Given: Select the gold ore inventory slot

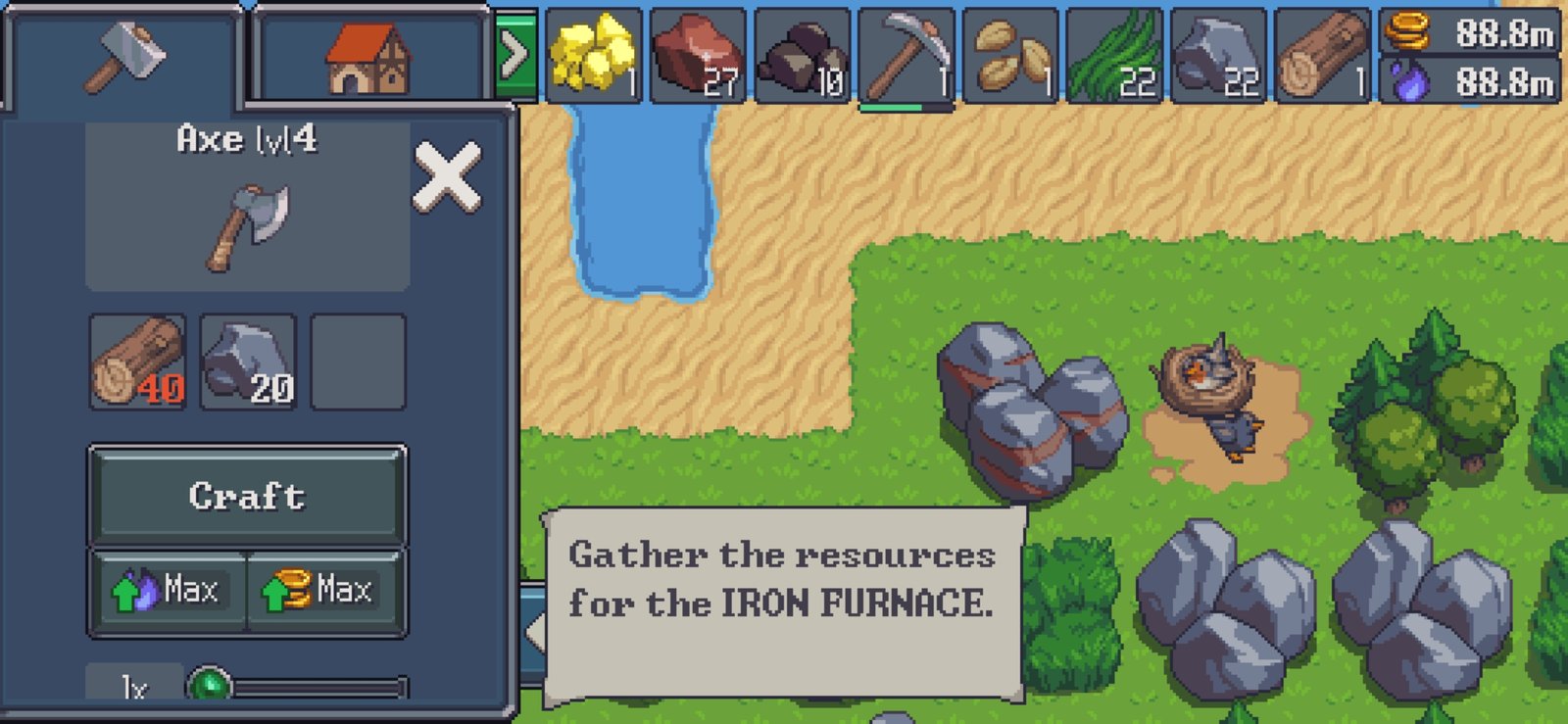Looking at the screenshot, I should (593, 56).
